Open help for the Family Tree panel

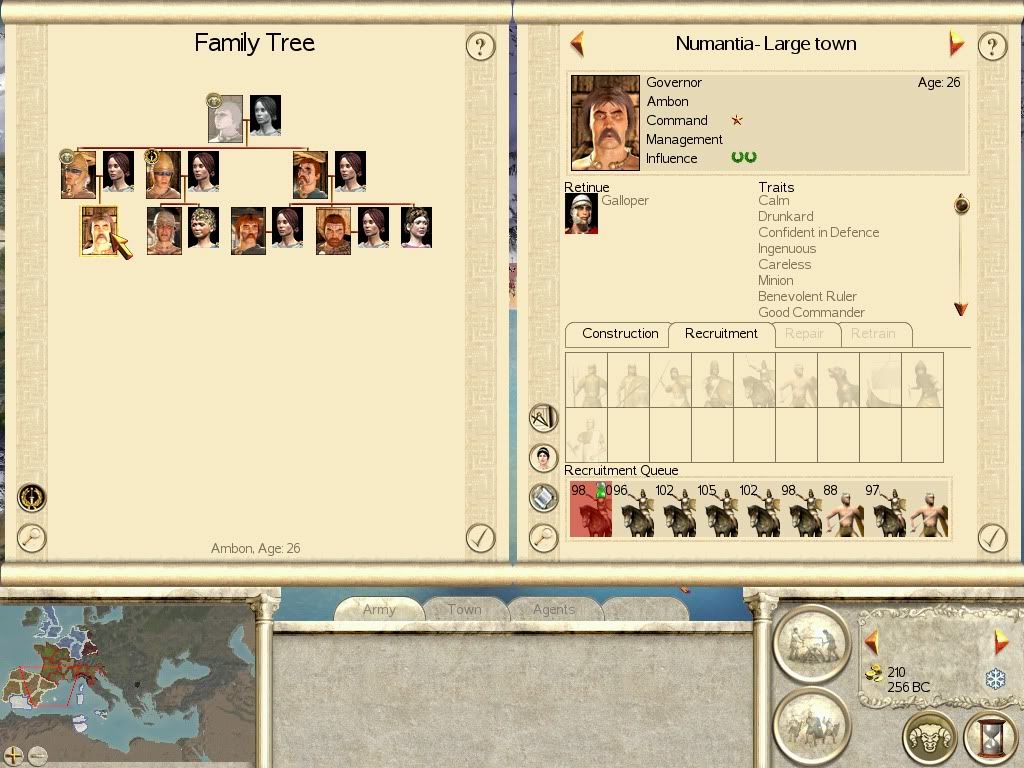(x=481, y=46)
